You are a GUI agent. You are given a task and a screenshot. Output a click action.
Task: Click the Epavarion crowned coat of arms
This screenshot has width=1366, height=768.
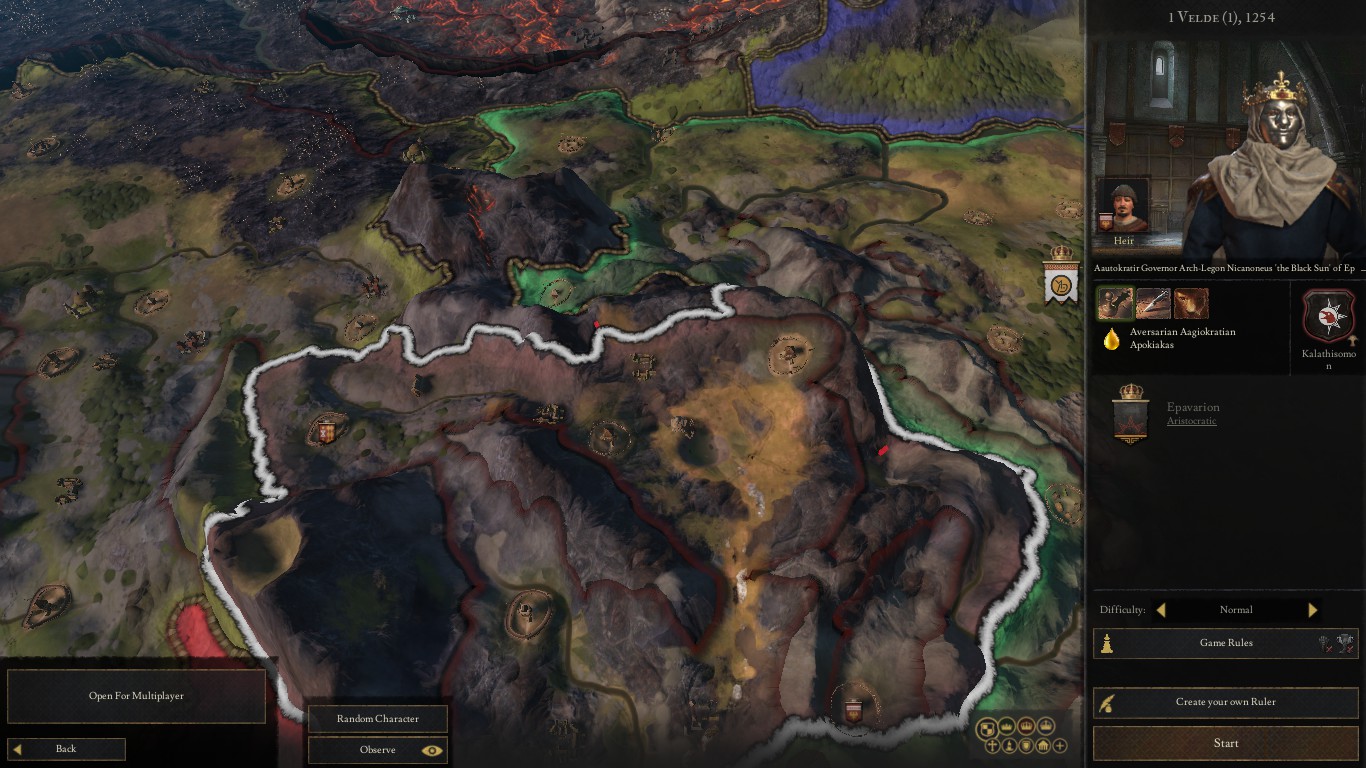pos(1130,417)
